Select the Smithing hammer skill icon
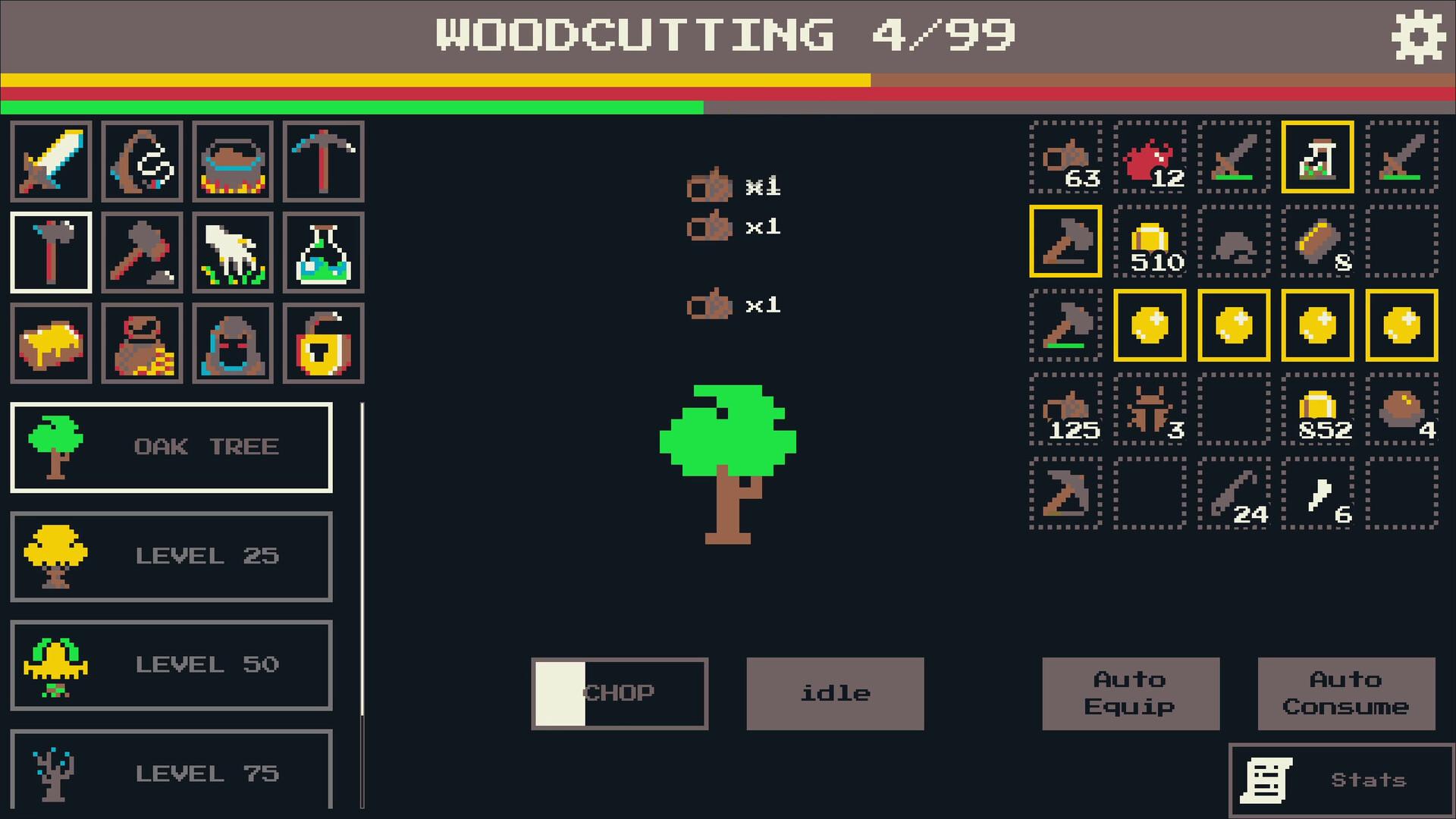This screenshot has width=1456, height=819. (141, 253)
